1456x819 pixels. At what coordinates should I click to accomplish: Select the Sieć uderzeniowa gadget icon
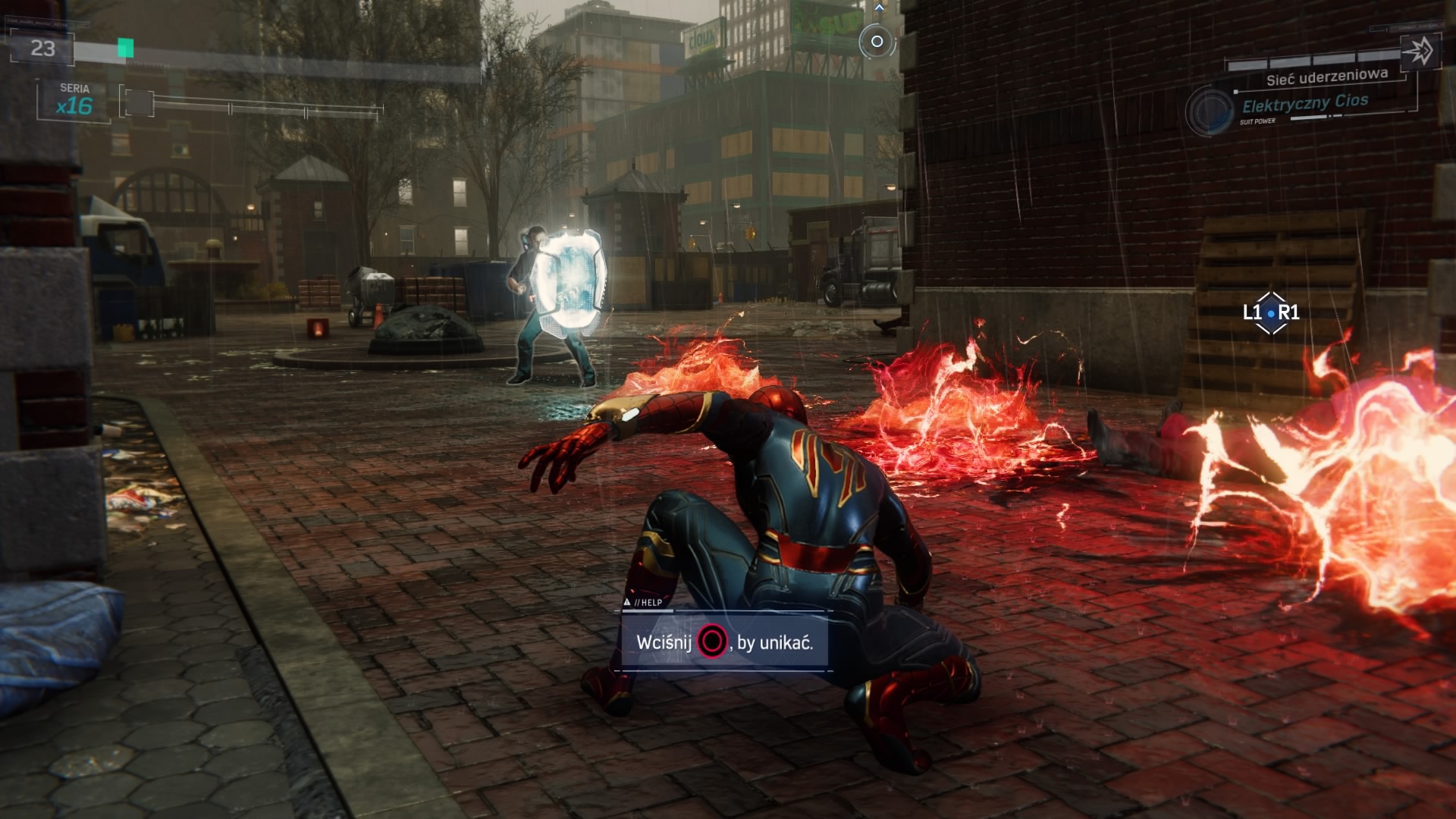[1419, 52]
